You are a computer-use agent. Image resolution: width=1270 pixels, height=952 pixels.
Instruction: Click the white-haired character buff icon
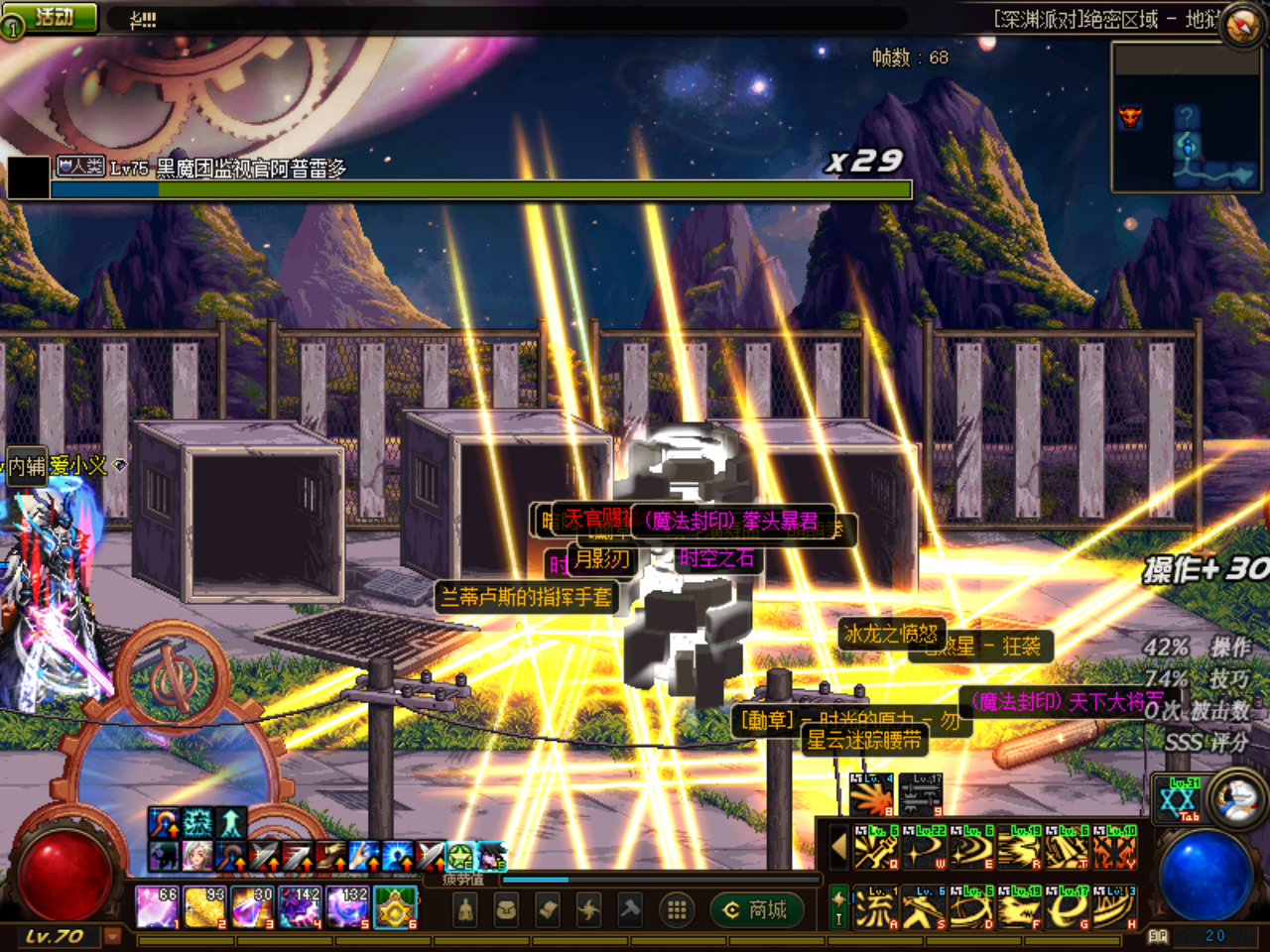point(196,855)
